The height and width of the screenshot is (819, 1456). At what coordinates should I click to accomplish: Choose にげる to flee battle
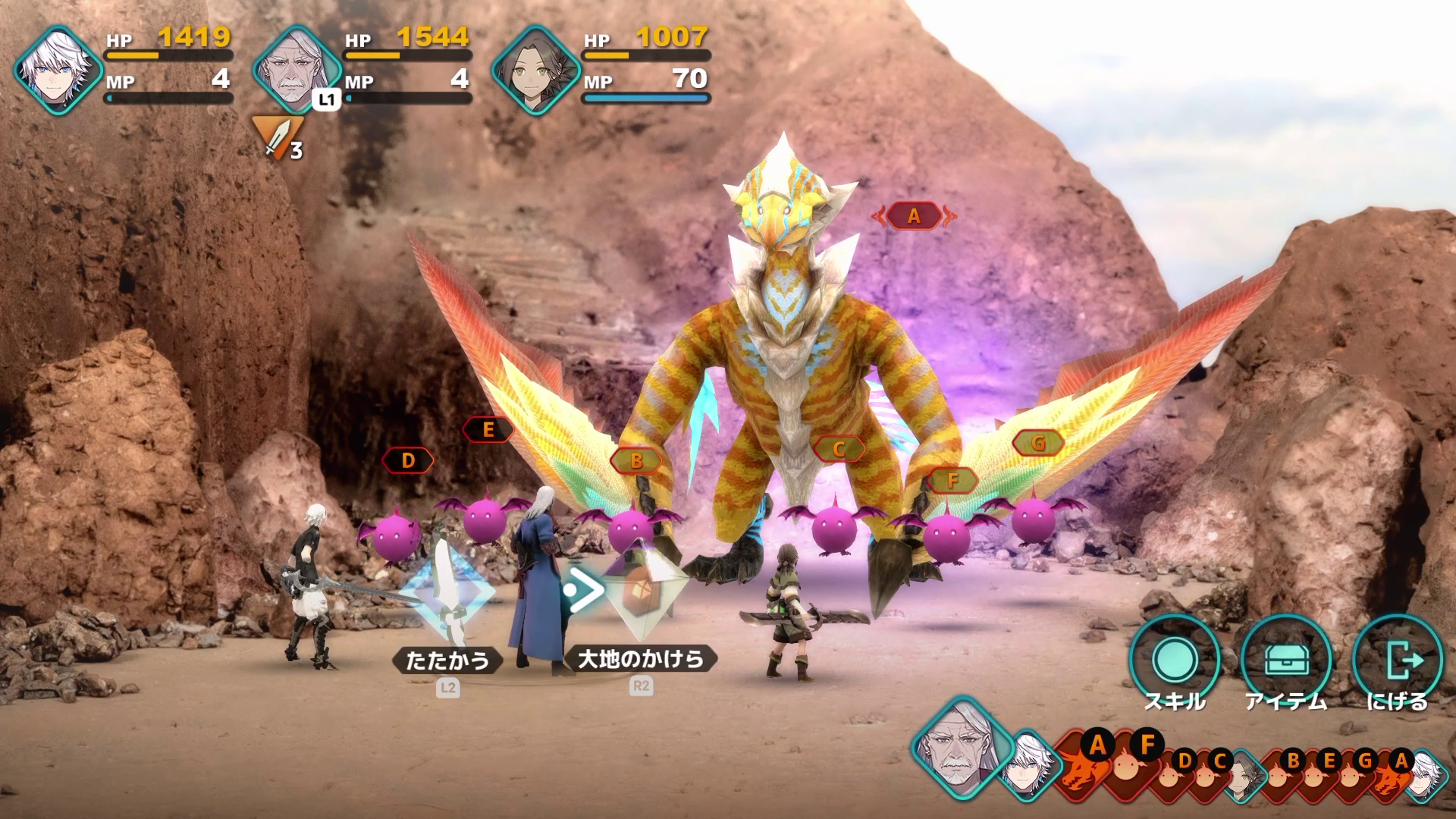[x=1397, y=660]
